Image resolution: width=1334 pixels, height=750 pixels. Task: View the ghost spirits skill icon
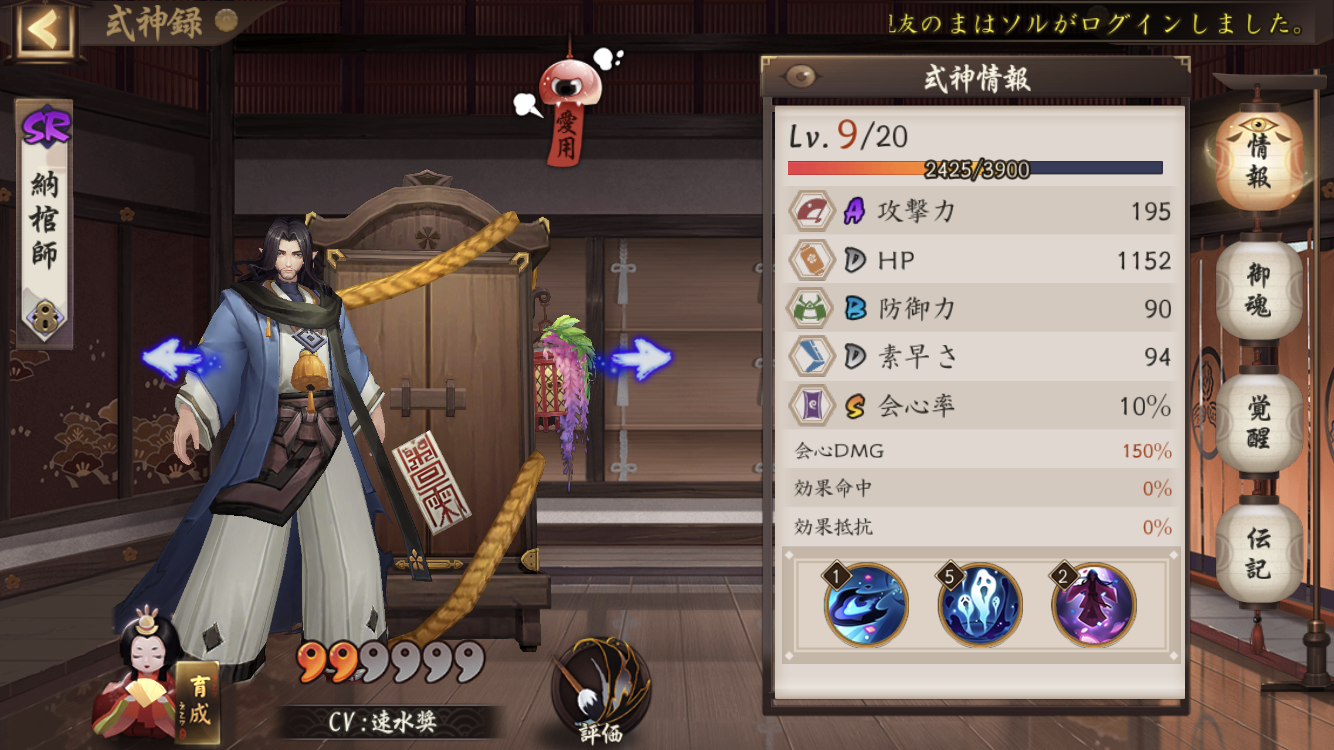(980, 604)
